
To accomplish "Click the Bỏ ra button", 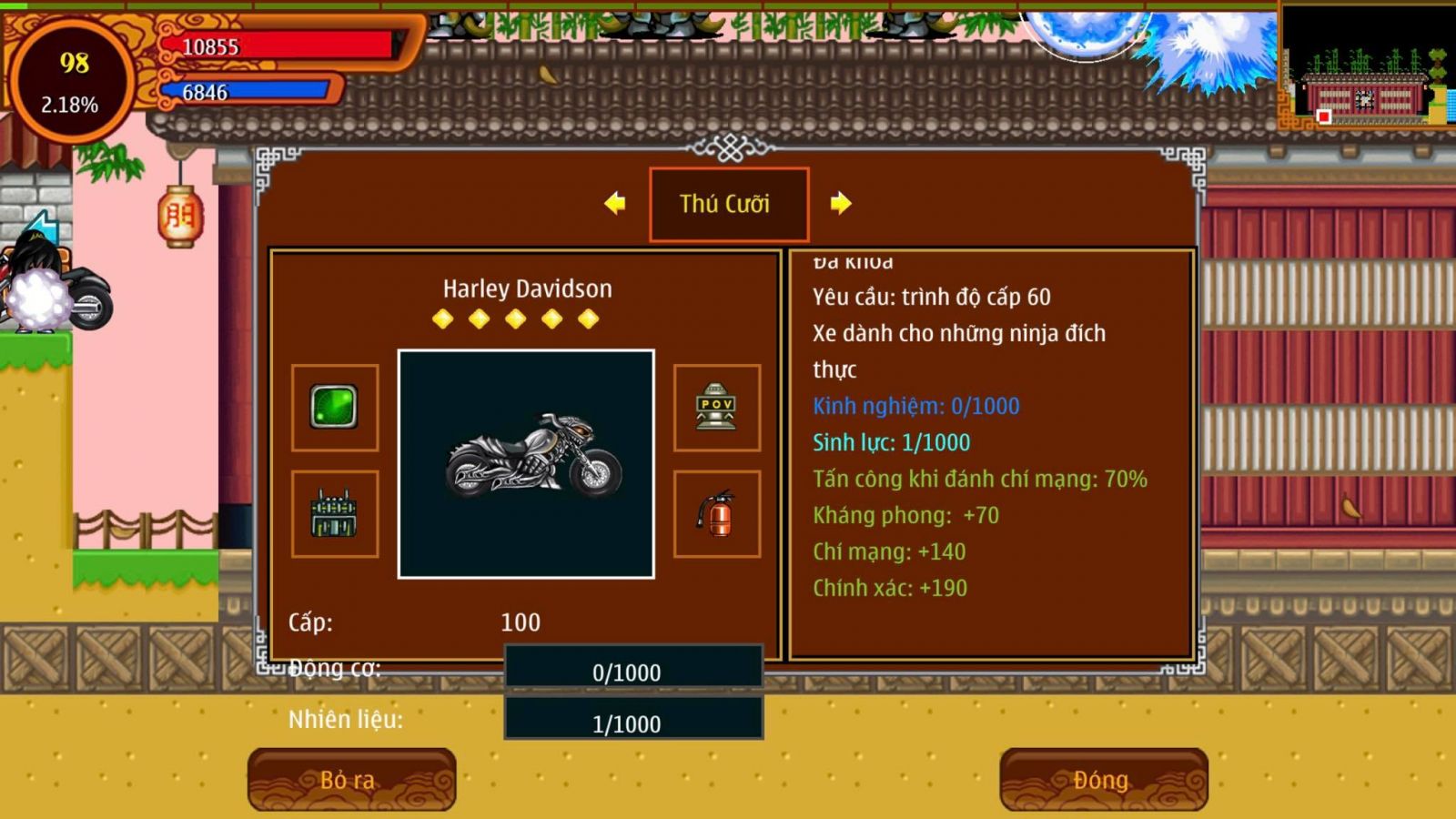I will tap(351, 779).
